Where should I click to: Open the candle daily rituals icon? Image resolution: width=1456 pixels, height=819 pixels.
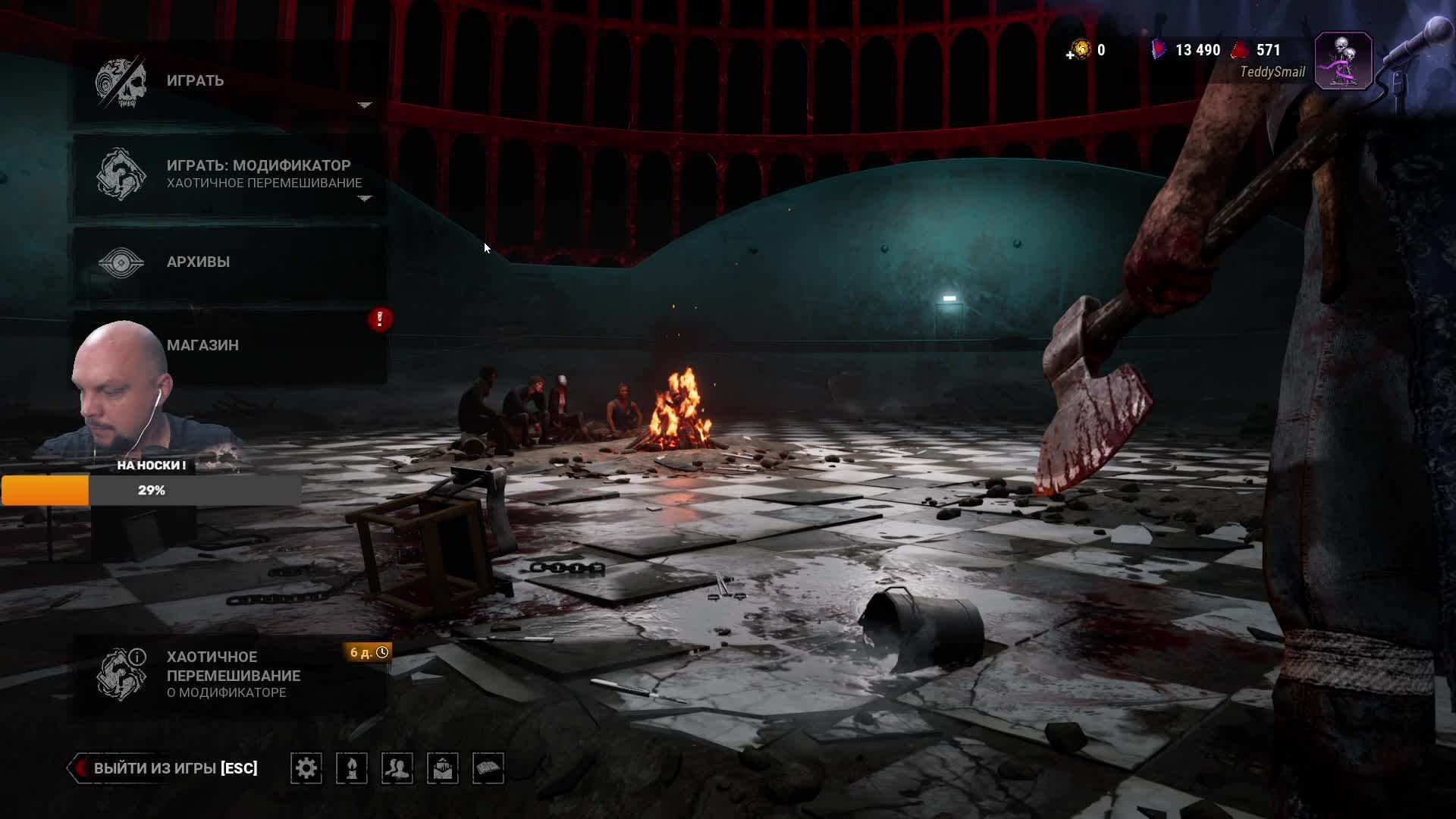[352, 768]
